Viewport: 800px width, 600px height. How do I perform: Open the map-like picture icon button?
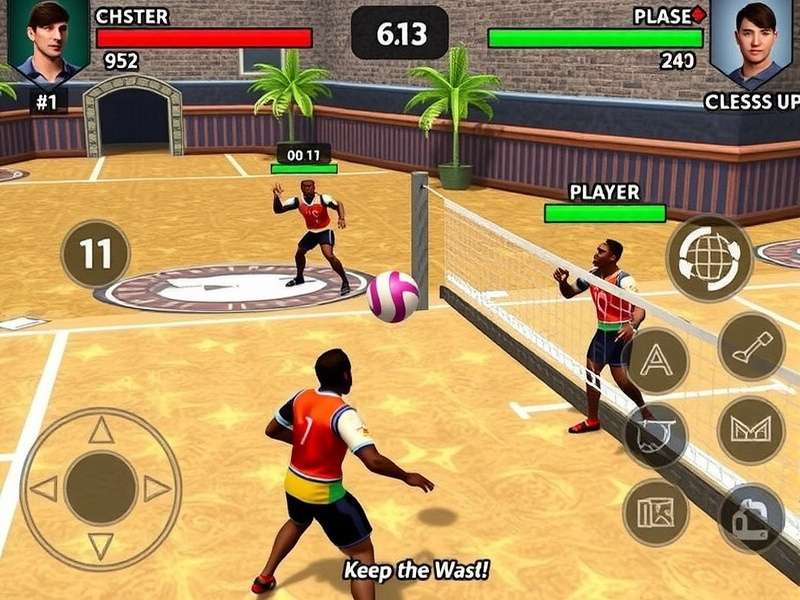pyautogui.click(x=655, y=512)
